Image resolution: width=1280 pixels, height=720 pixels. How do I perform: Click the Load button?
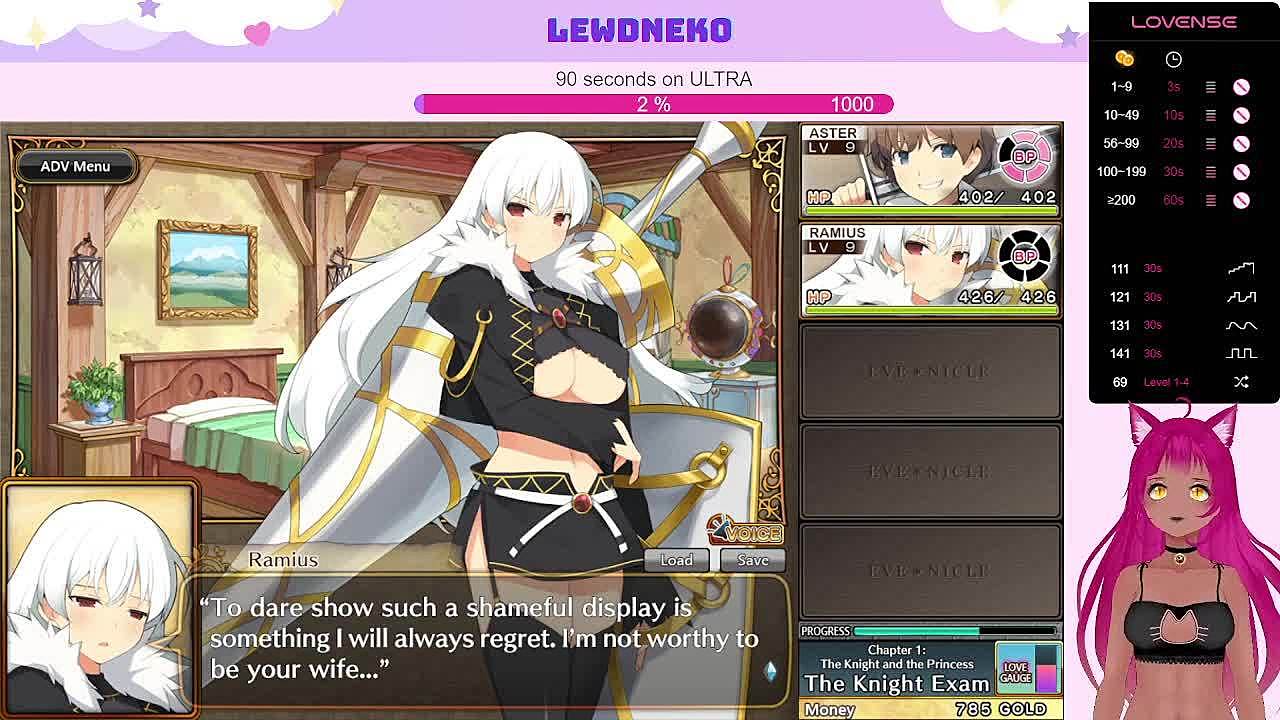(676, 560)
